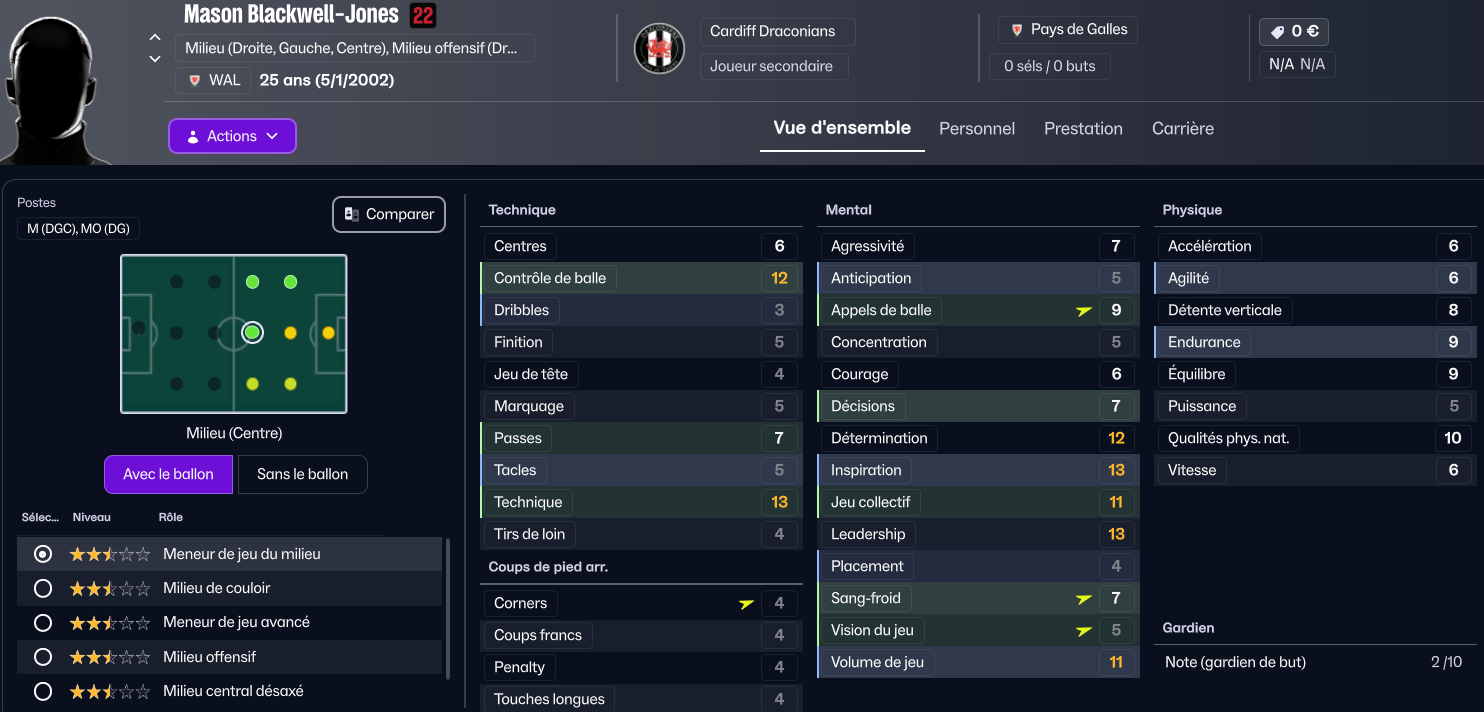Click the Cardiff Draconians club badge

(659, 48)
